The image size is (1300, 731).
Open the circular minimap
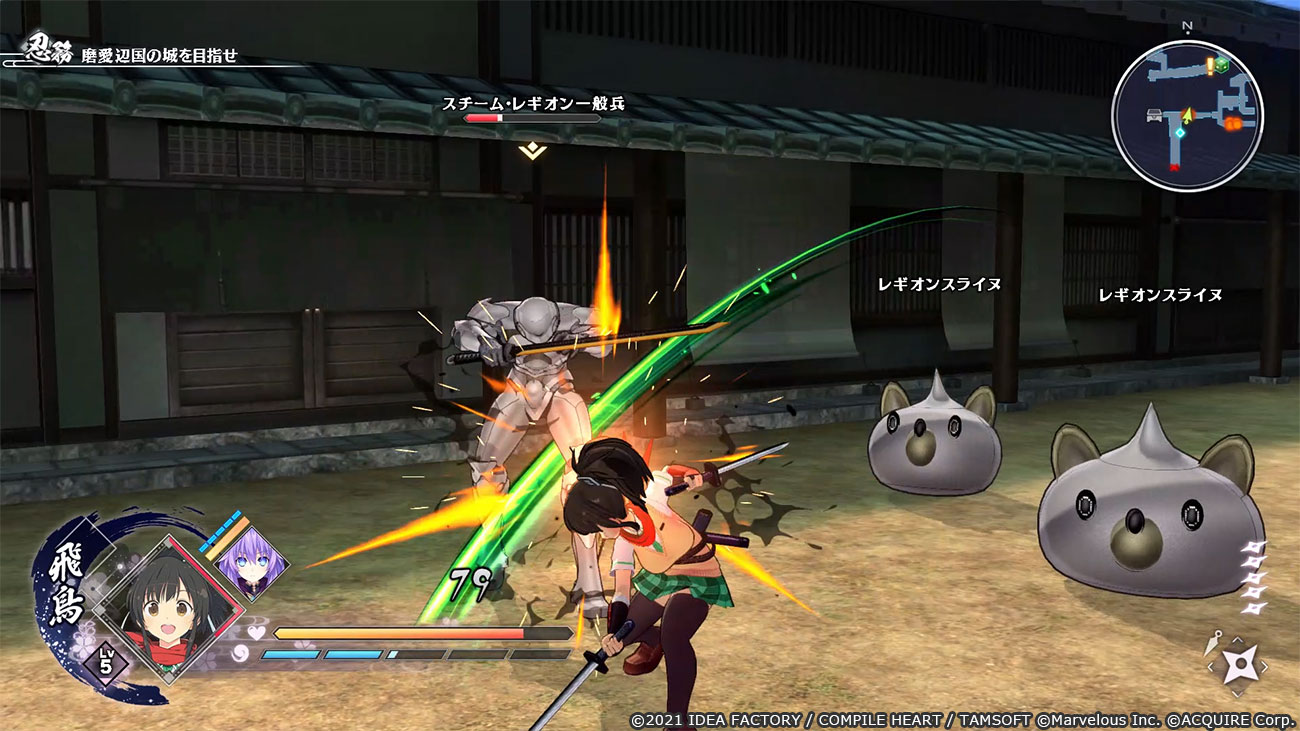coord(1187,116)
